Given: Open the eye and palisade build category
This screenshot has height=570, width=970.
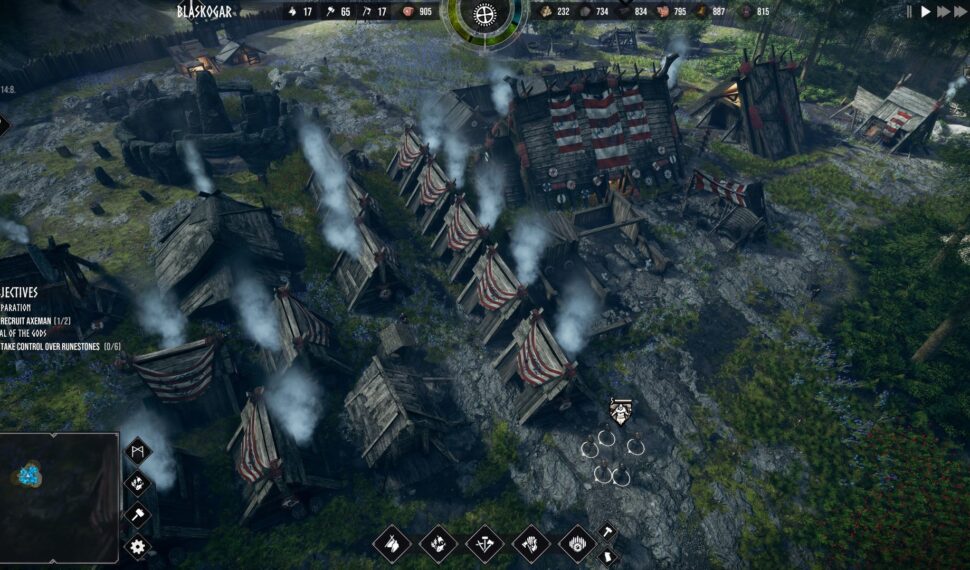Looking at the screenshot, I should (x=578, y=544).
